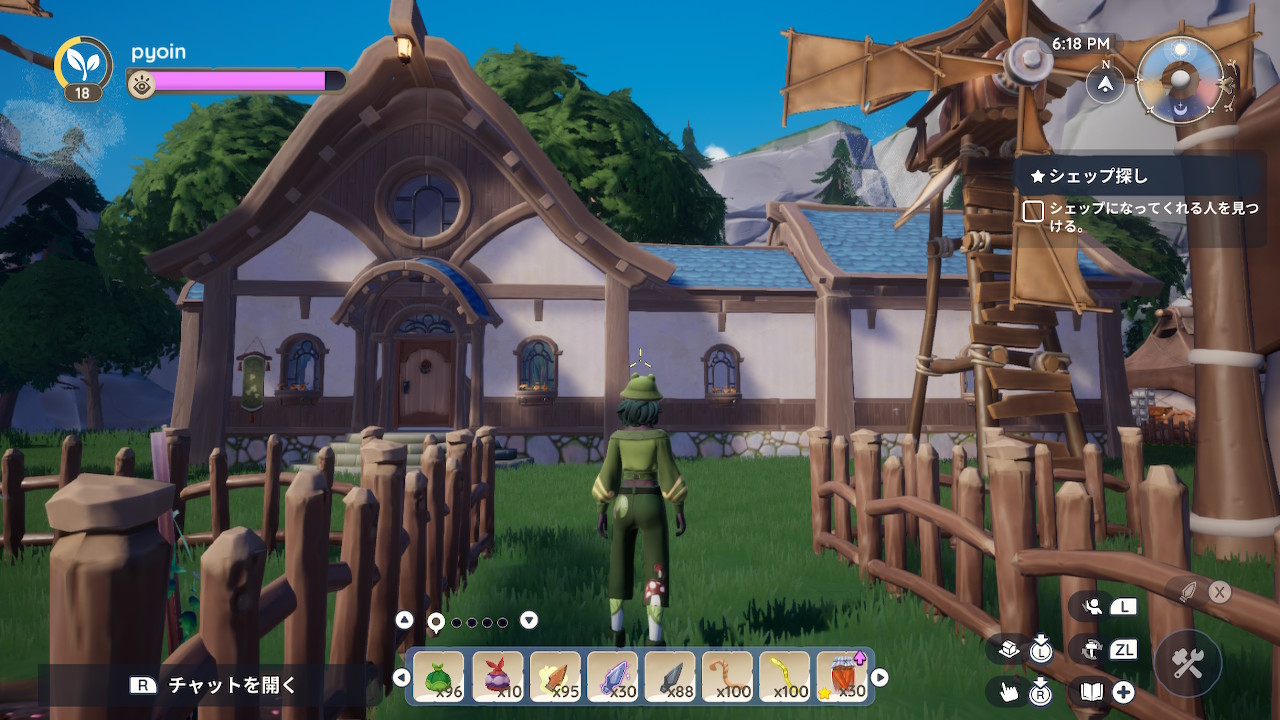Image resolution: width=1280 pixels, height=720 pixels.
Task: Switch to next hotbar row with down arrow
Action: 529,620
